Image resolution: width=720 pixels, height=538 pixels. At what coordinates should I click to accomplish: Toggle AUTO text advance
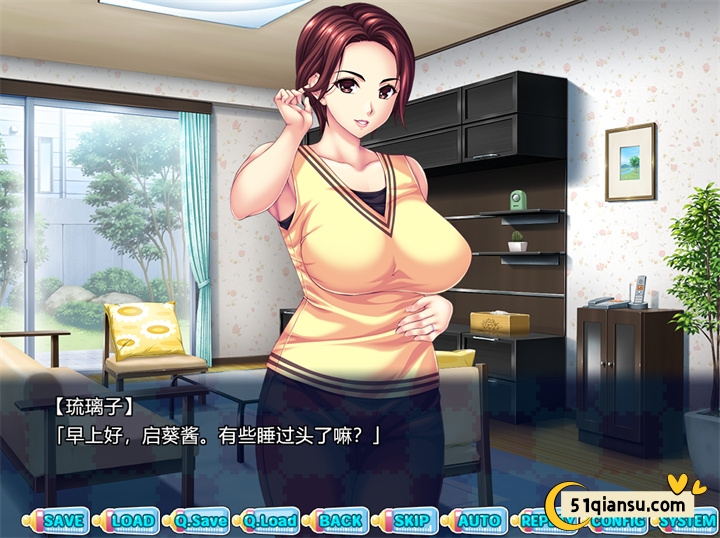478,521
